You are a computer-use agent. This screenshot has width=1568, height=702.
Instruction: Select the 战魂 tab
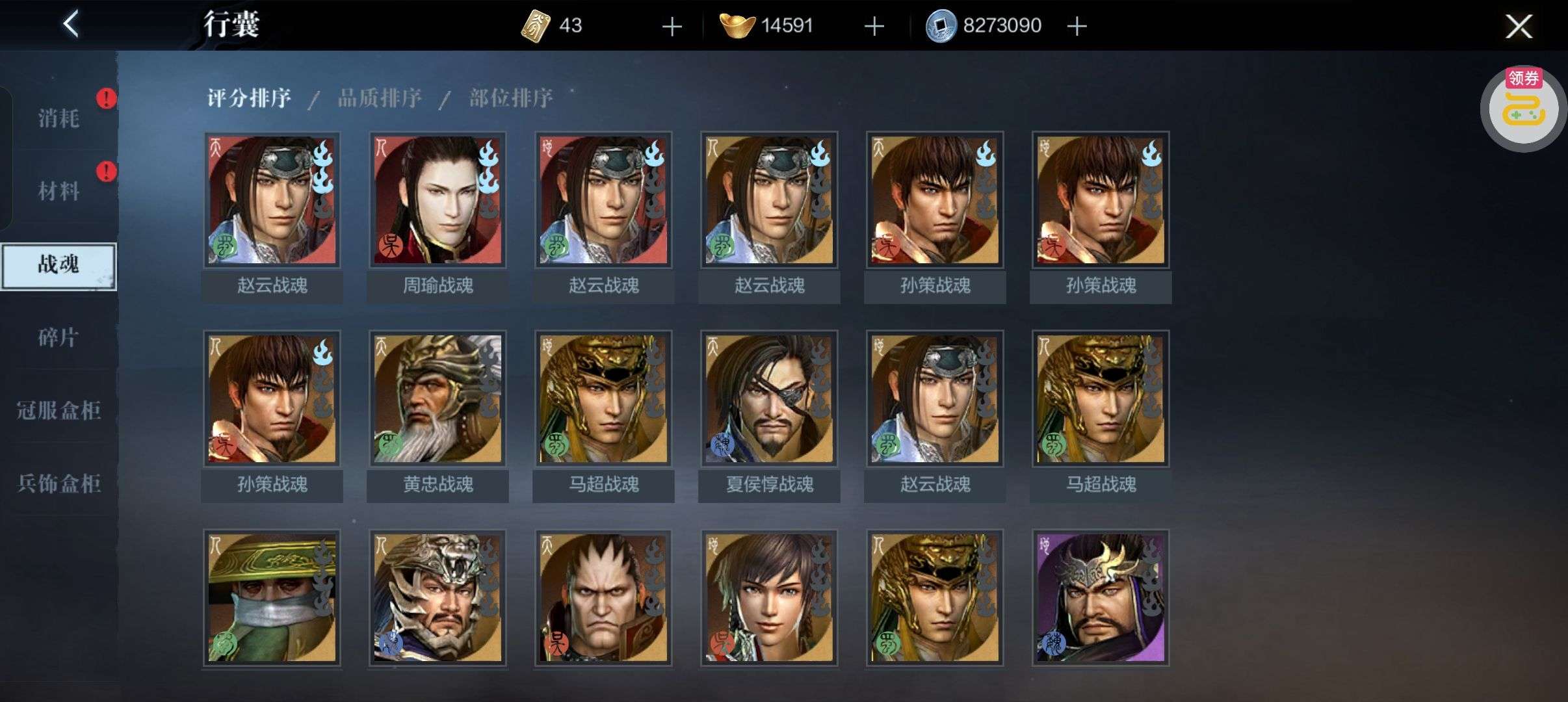click(59, 265)
